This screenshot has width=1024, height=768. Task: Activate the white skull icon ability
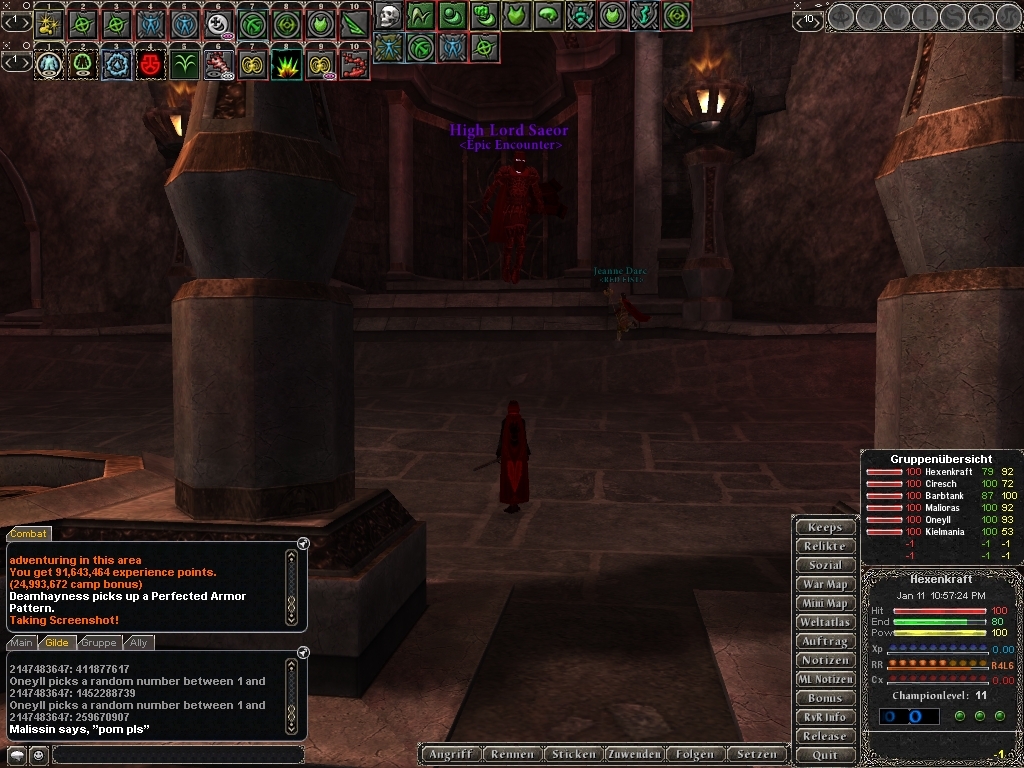pyautogui.click(x=389, y=16)
